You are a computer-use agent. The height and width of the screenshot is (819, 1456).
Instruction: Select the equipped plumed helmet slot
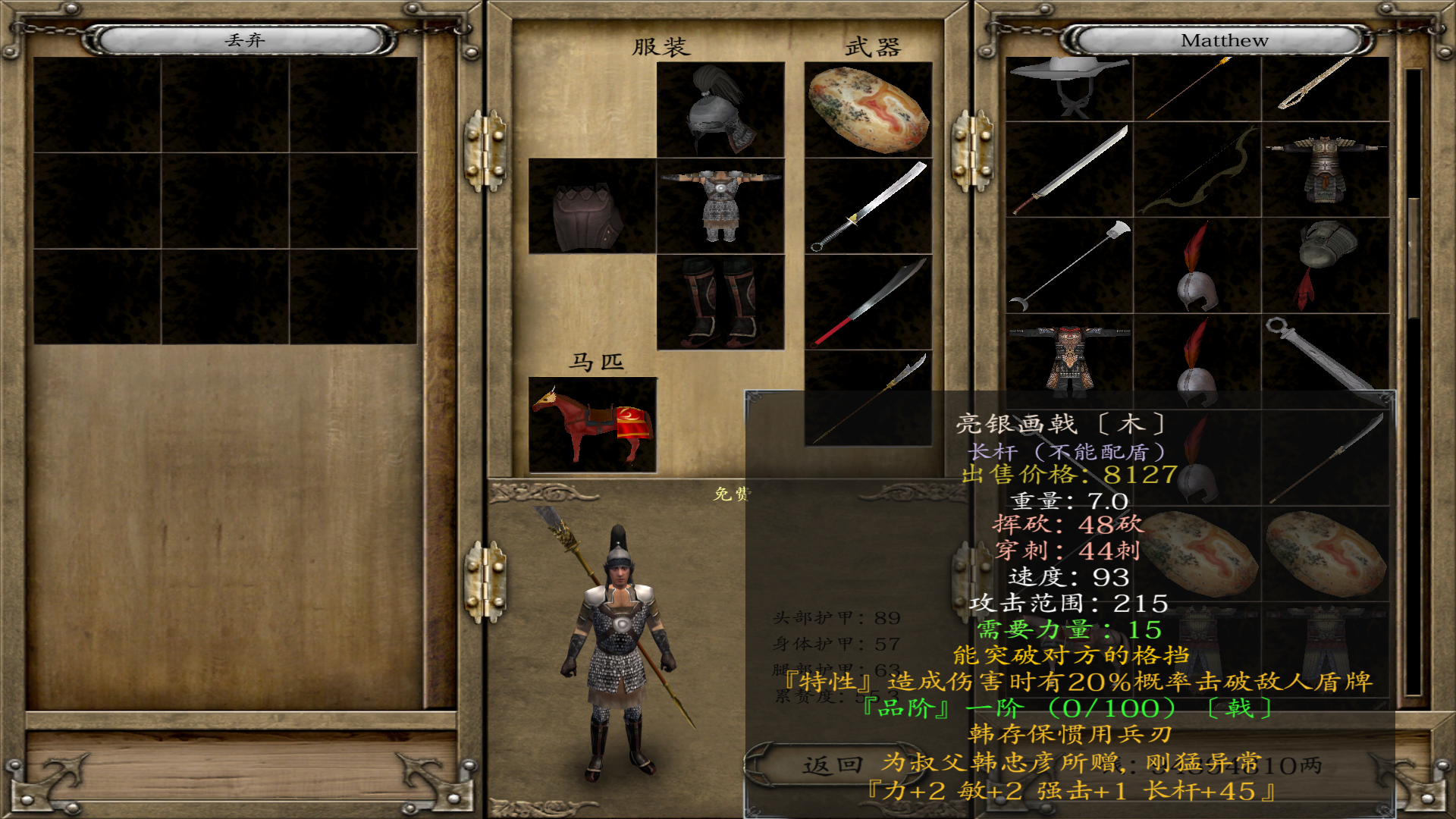pos(720,110)
